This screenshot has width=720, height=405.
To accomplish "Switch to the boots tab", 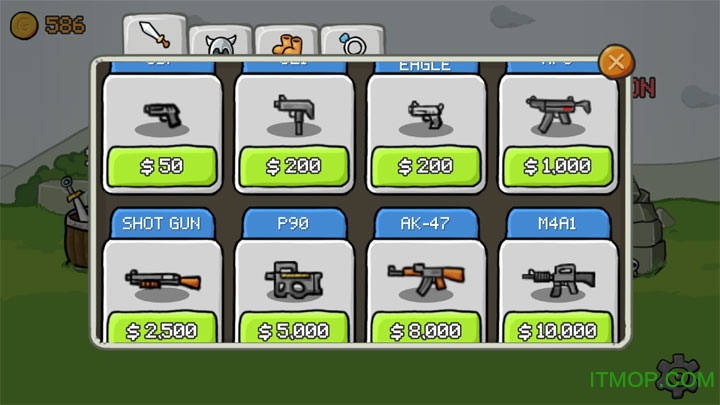I will tap(286, 44).
